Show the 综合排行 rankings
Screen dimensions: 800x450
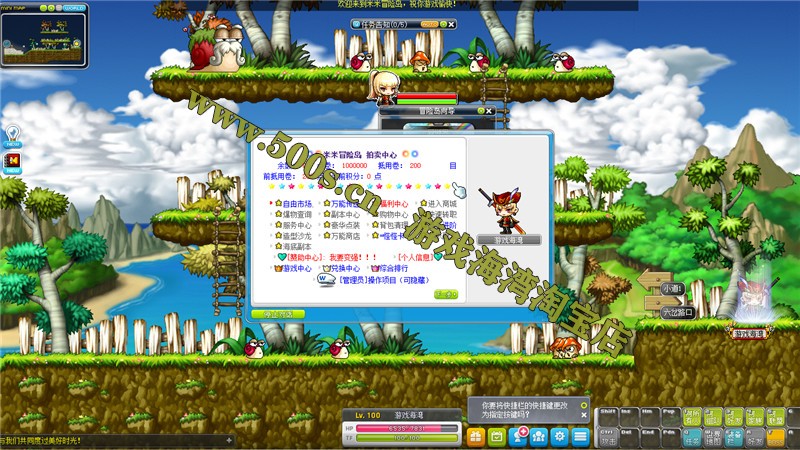[x=391, y=268]
